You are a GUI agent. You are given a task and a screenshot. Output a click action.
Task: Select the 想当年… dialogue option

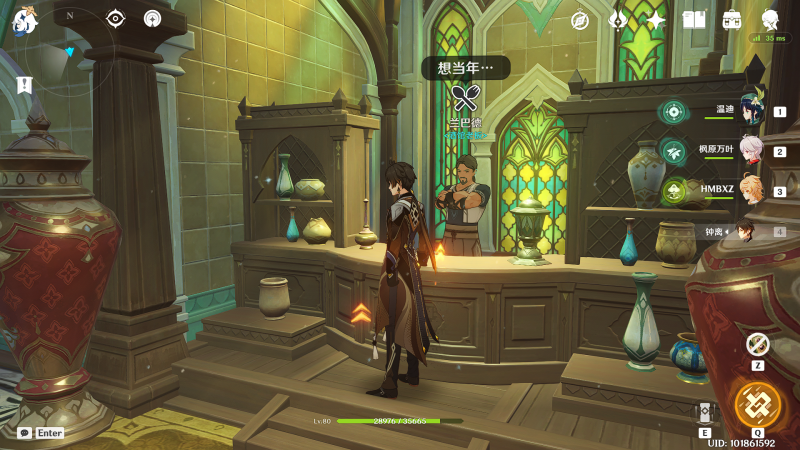(x=466, y=67)
